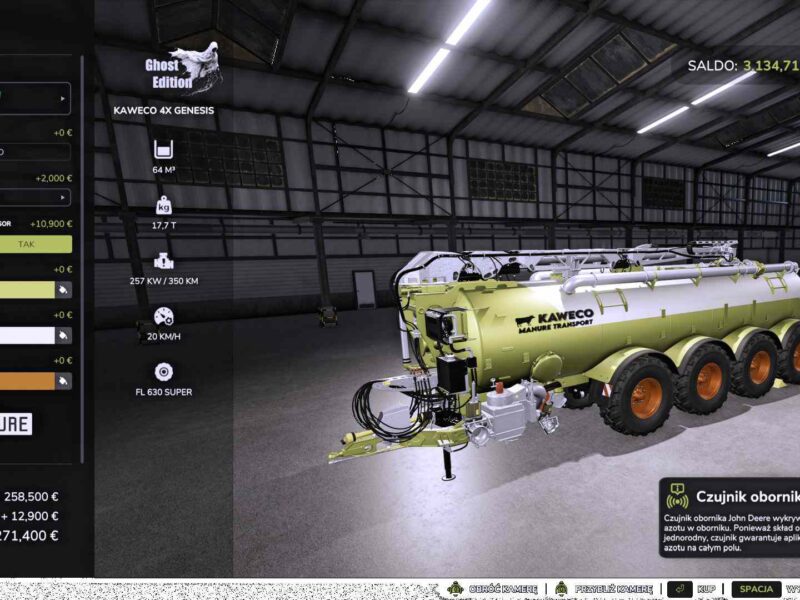Select the orange color swatch

pyautogui.click(x=27, y=380)
